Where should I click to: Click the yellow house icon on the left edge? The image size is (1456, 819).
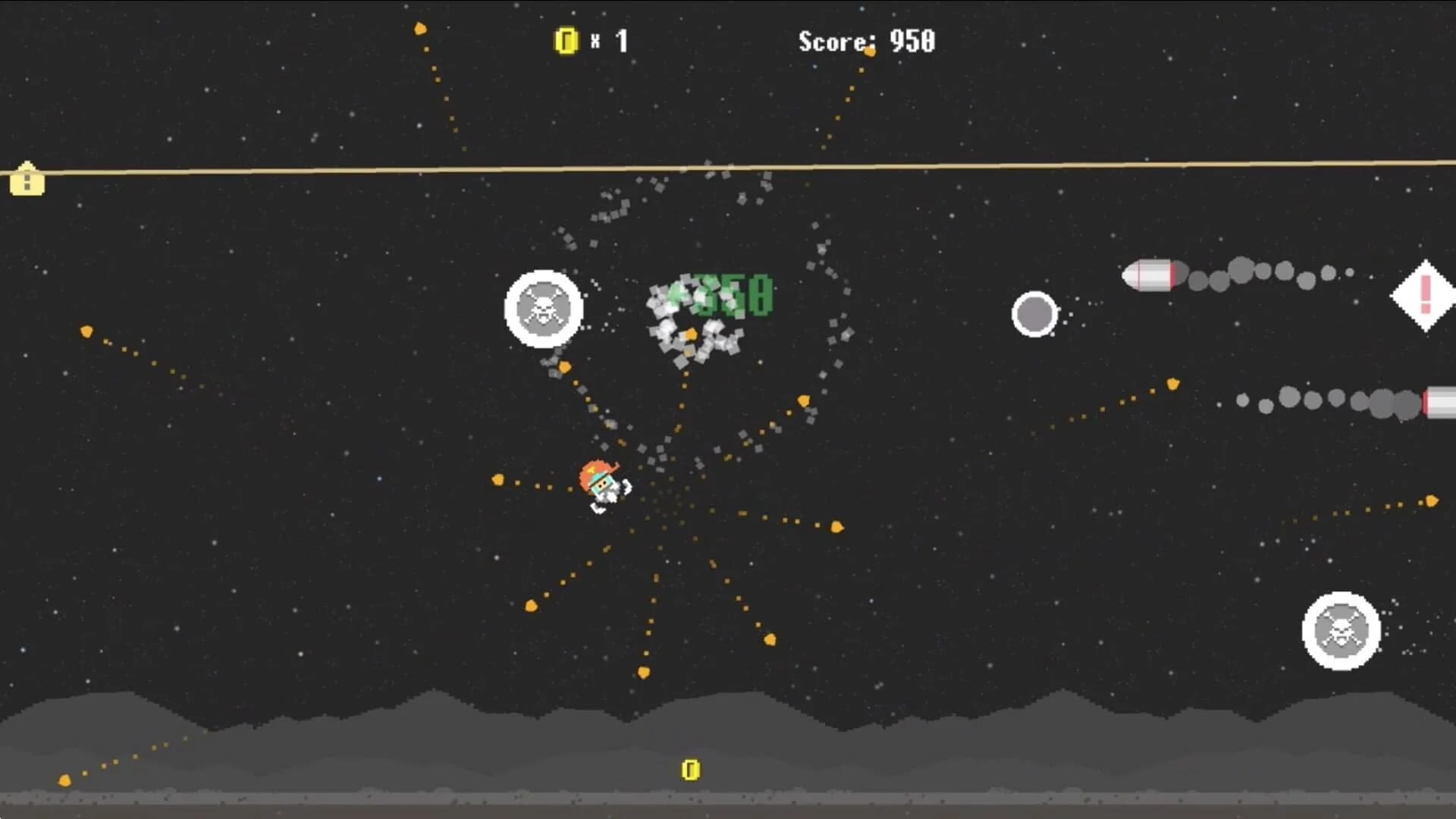[26, 180]
